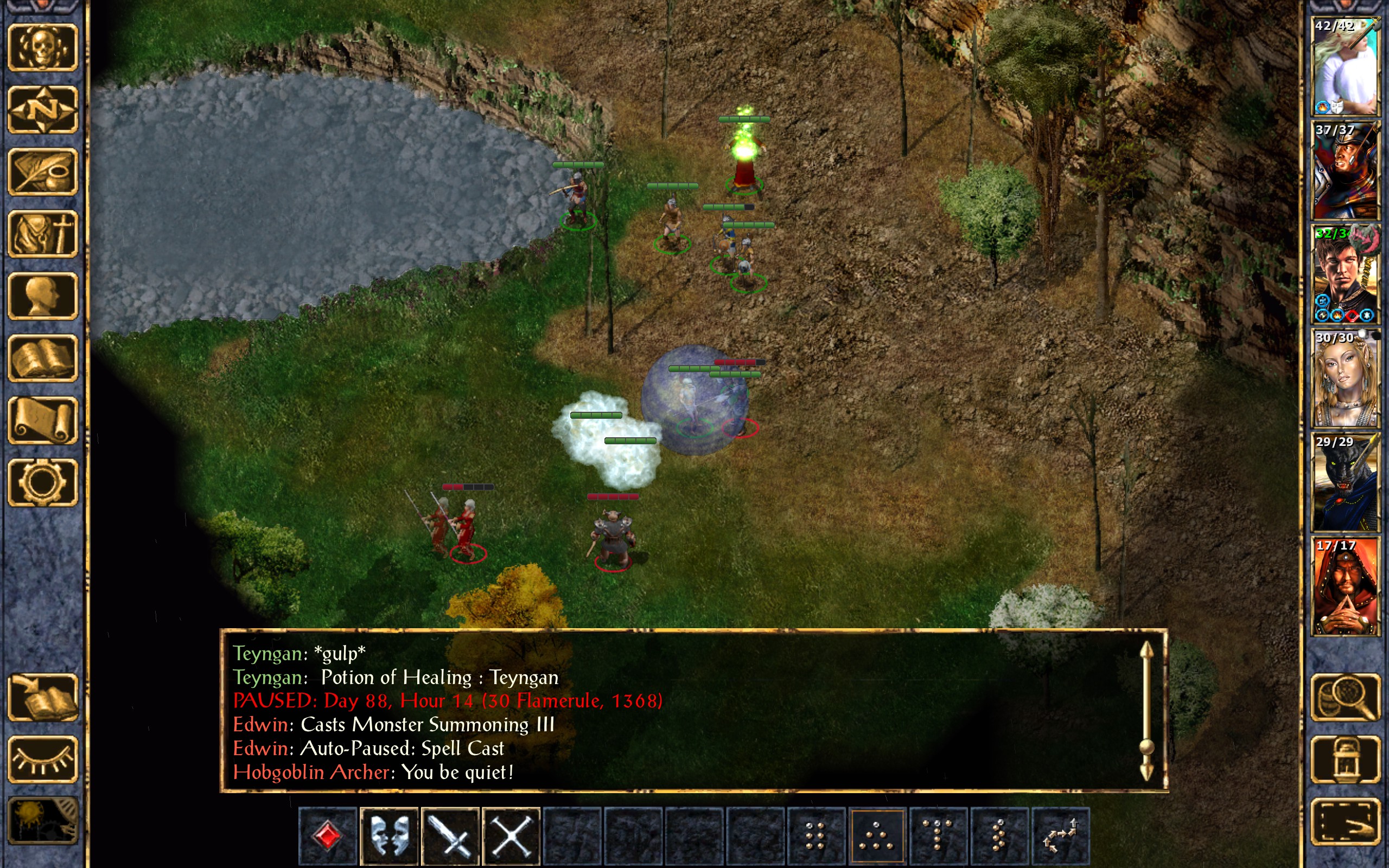The height and width of the screenshot is (868, 1389).
Task: Select the red-hooded Edwin portrait
Action: point(1345,586)
